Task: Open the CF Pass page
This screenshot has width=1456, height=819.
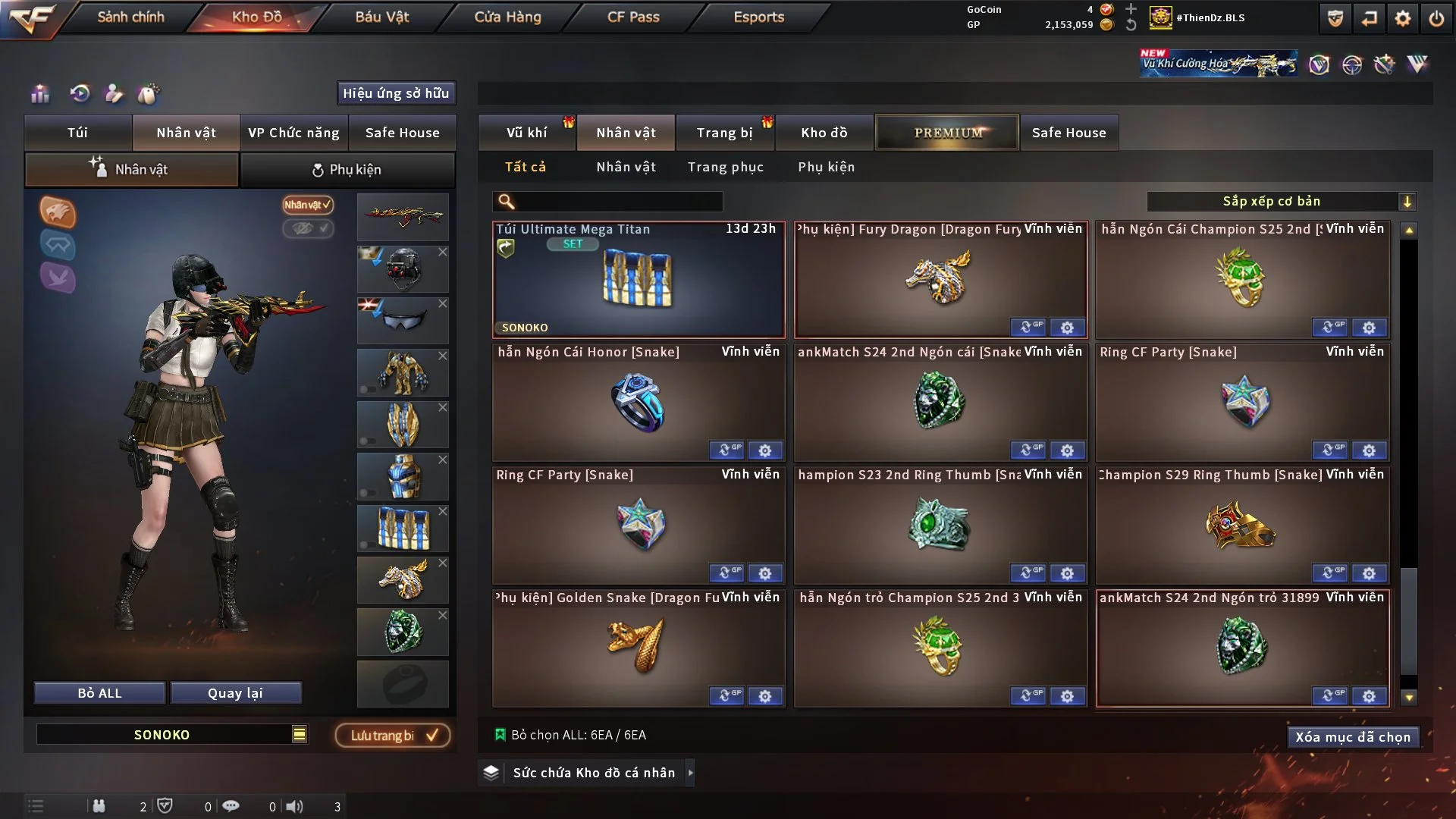Action: coord(633,17)
